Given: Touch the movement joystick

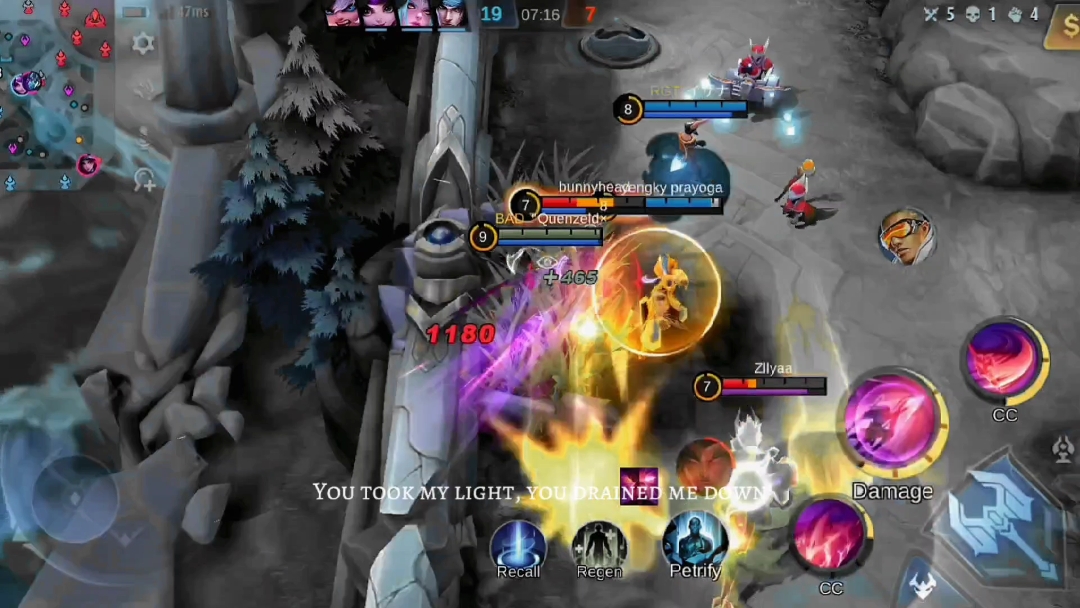Looking at the screenshot, I should [75, 497].
